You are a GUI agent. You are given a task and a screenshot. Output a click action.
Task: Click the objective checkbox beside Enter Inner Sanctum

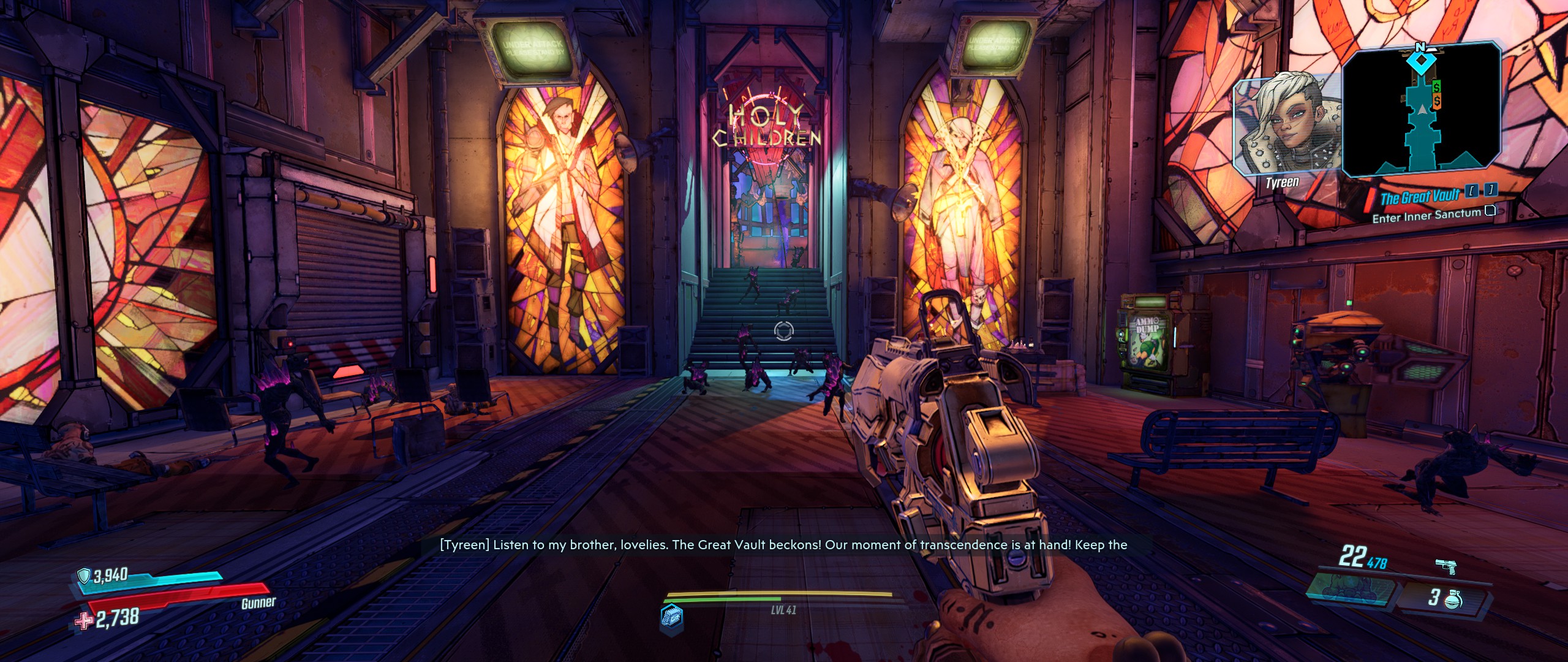1490,212
